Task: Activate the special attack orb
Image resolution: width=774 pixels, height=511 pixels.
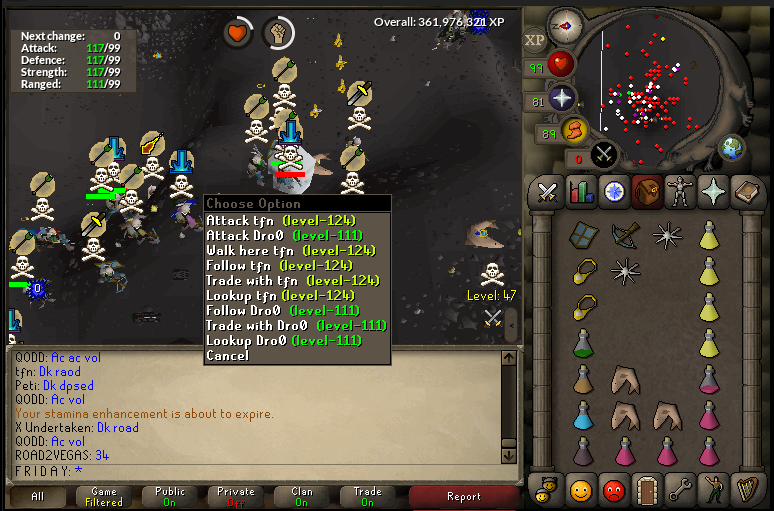Action: [604, 154]
